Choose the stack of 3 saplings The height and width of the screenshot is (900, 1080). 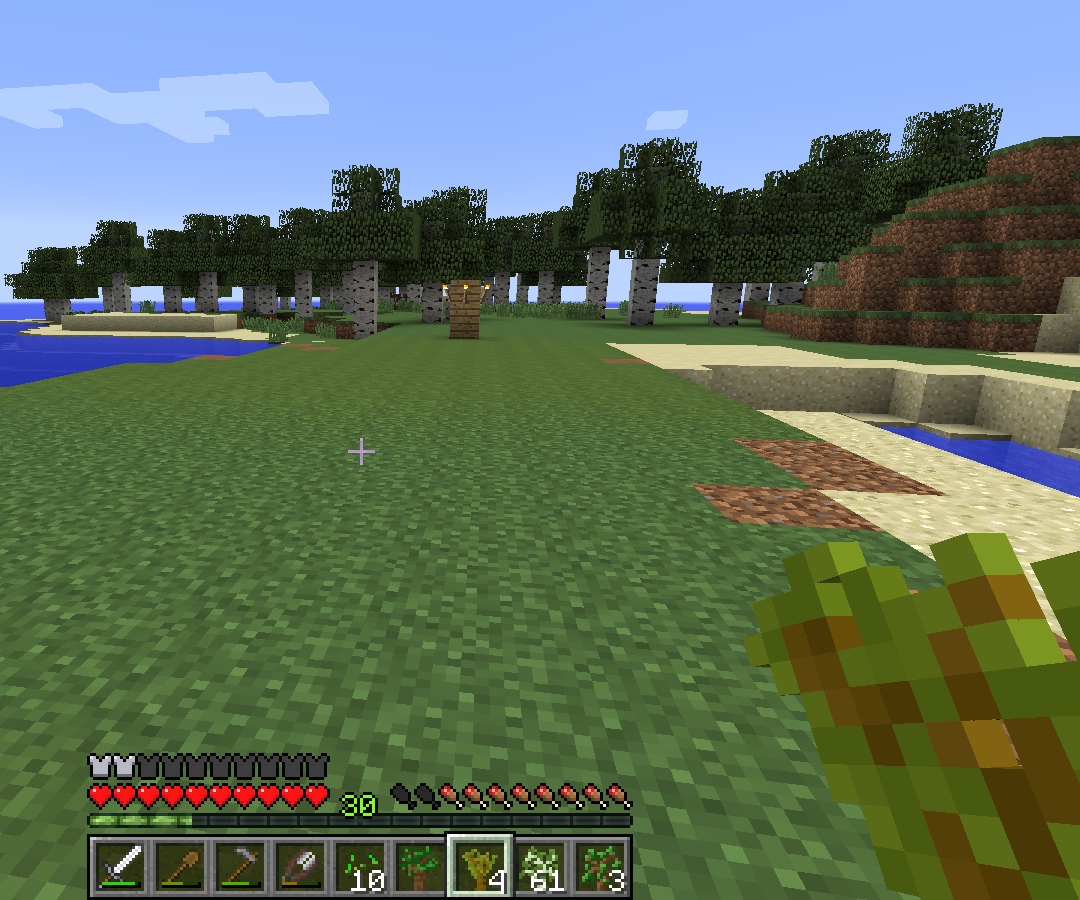(x=601, y=866)
